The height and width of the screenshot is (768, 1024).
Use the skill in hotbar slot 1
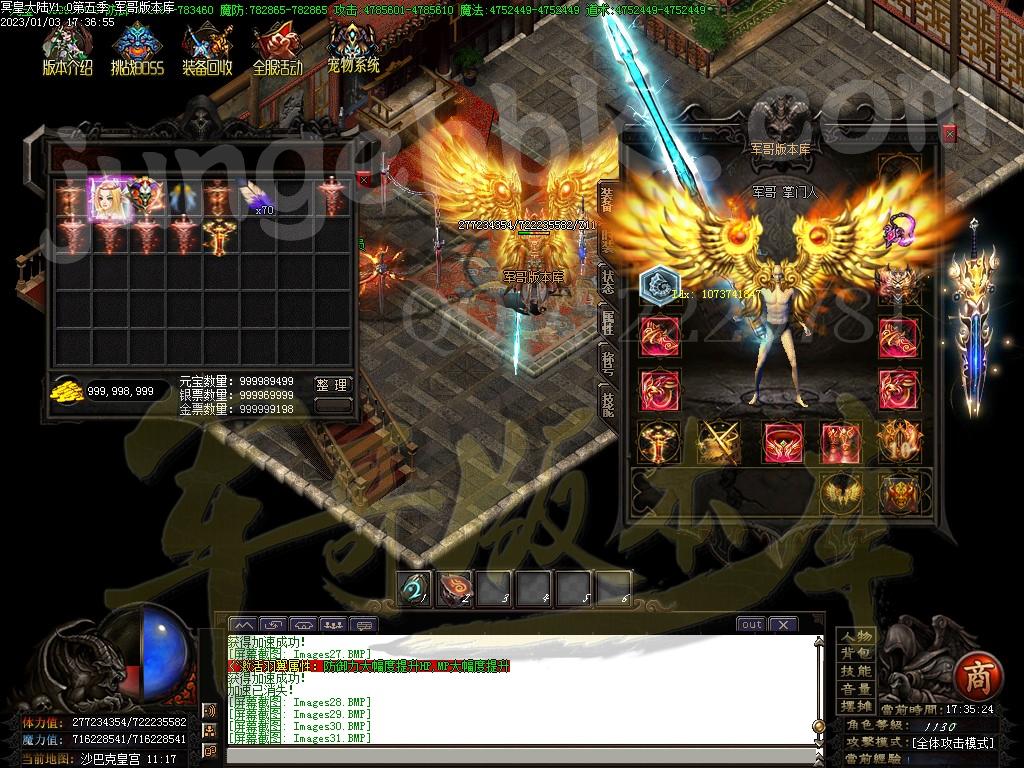click(x=414, y=588)
